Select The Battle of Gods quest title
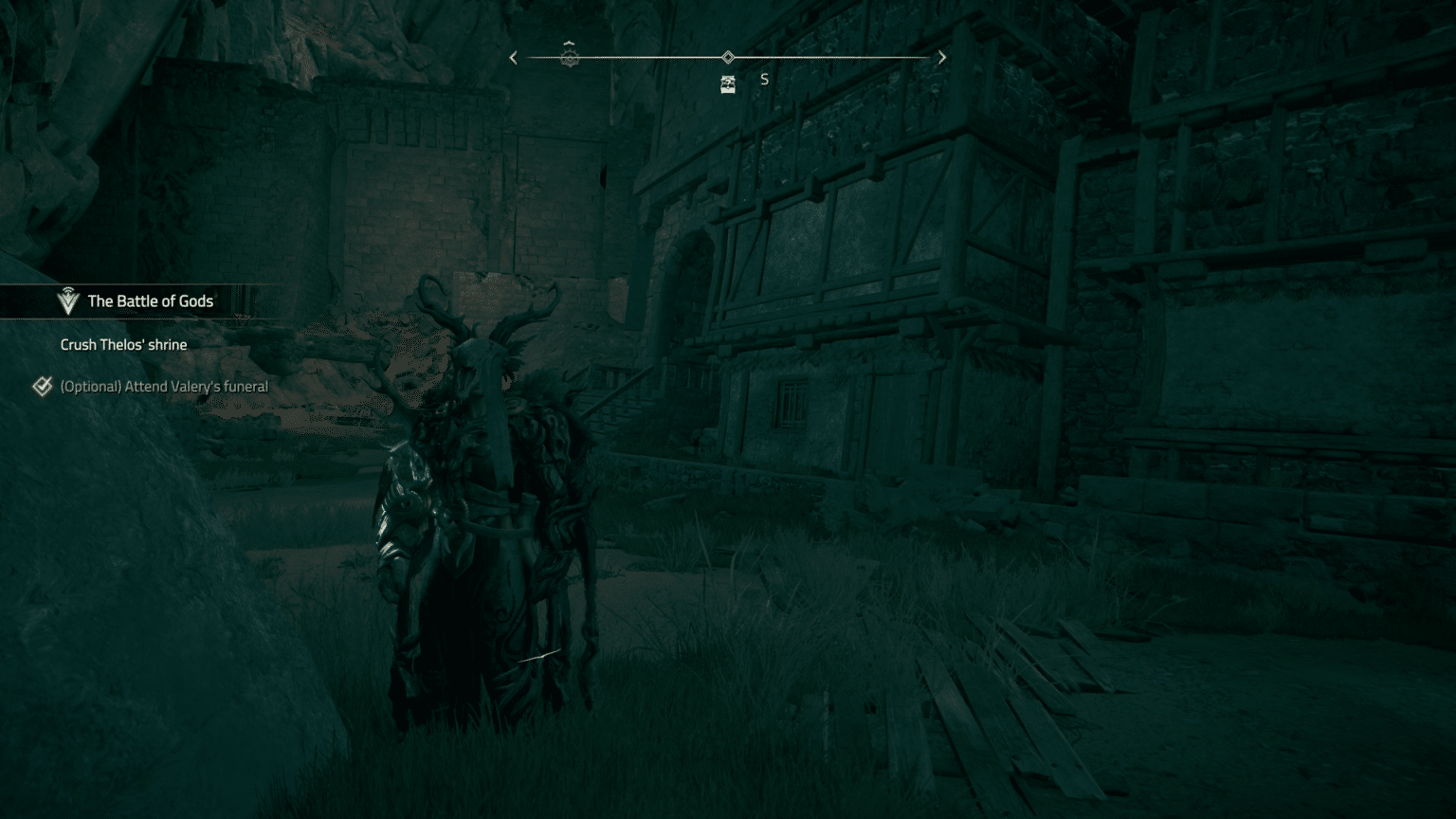The width and height of the screenshot is (1456, 819). (x=150, y=301)
